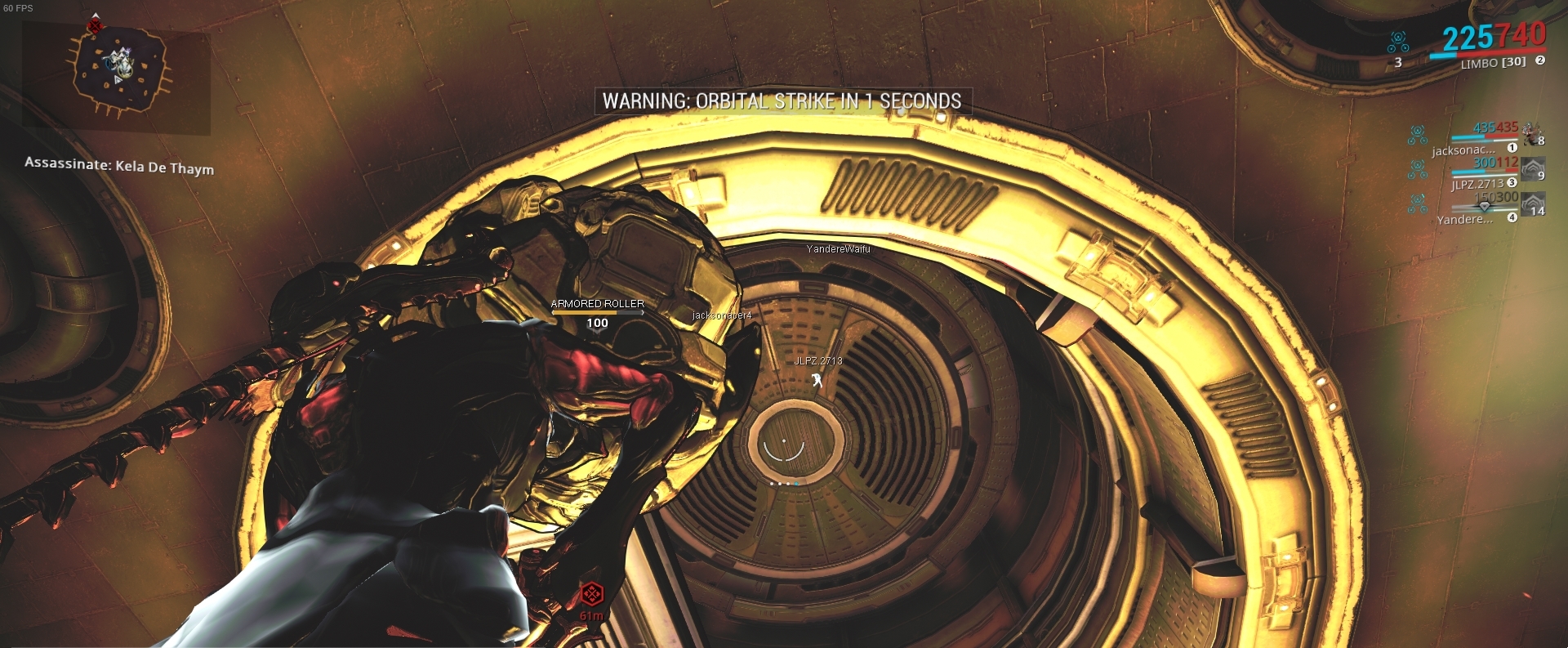The width and height of the screenshot is (1568, 648).
Task: Click Yandere's squad energy icon
Action: [1418, 204]
